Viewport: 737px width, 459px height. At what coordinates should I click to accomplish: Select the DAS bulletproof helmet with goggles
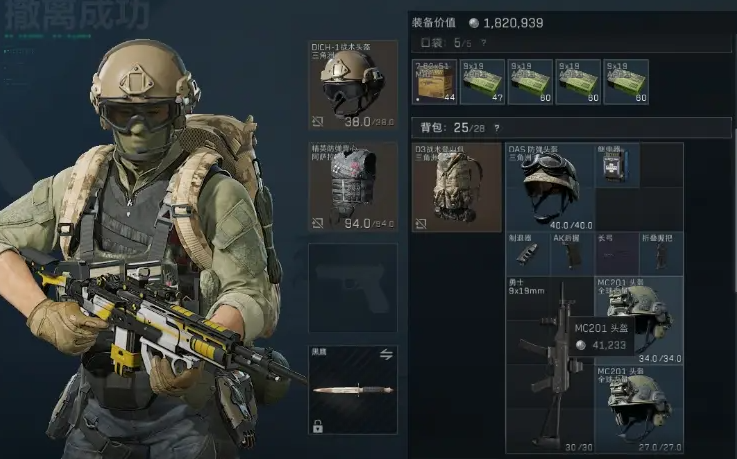point(549,187)
